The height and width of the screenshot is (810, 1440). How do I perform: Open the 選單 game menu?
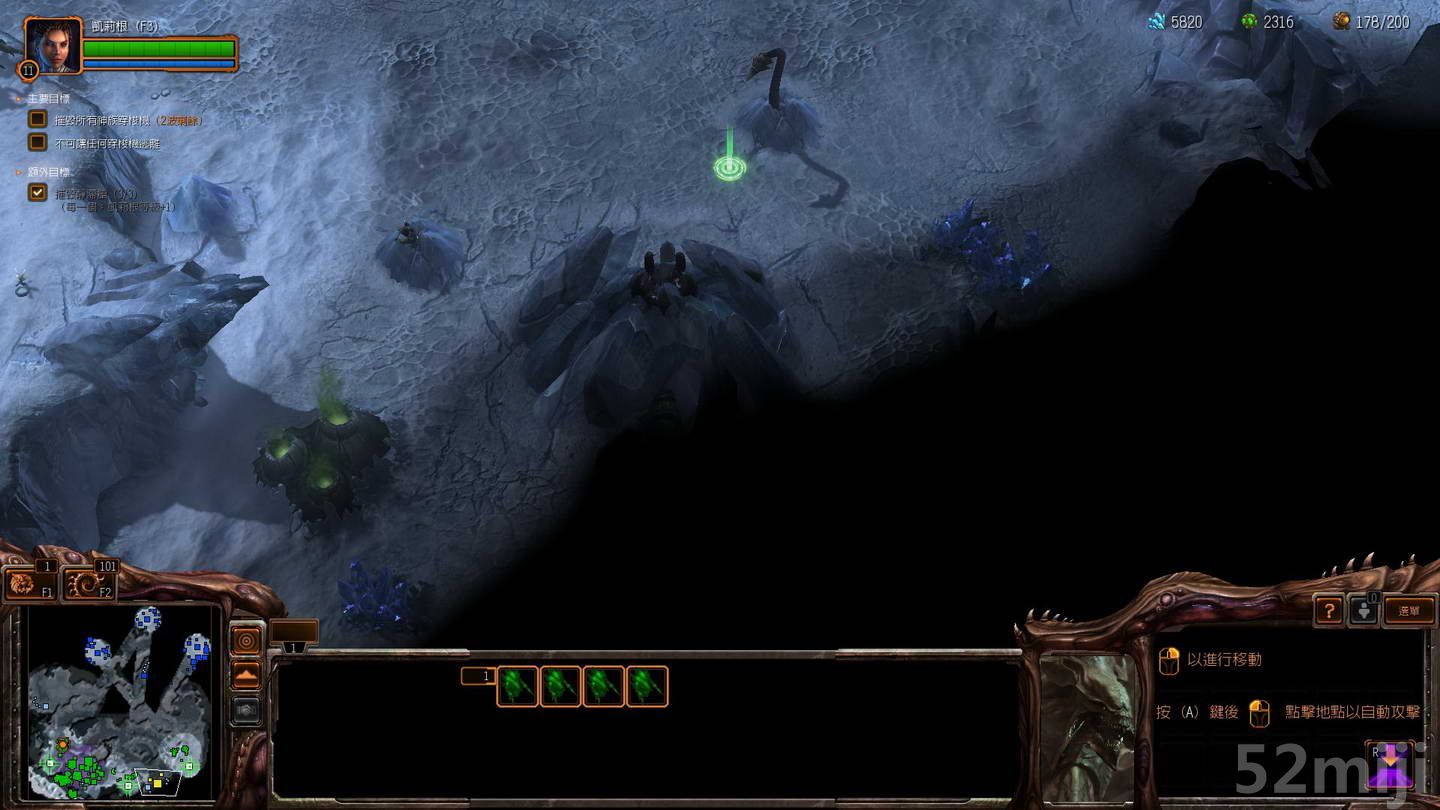tap(1409, 610)
